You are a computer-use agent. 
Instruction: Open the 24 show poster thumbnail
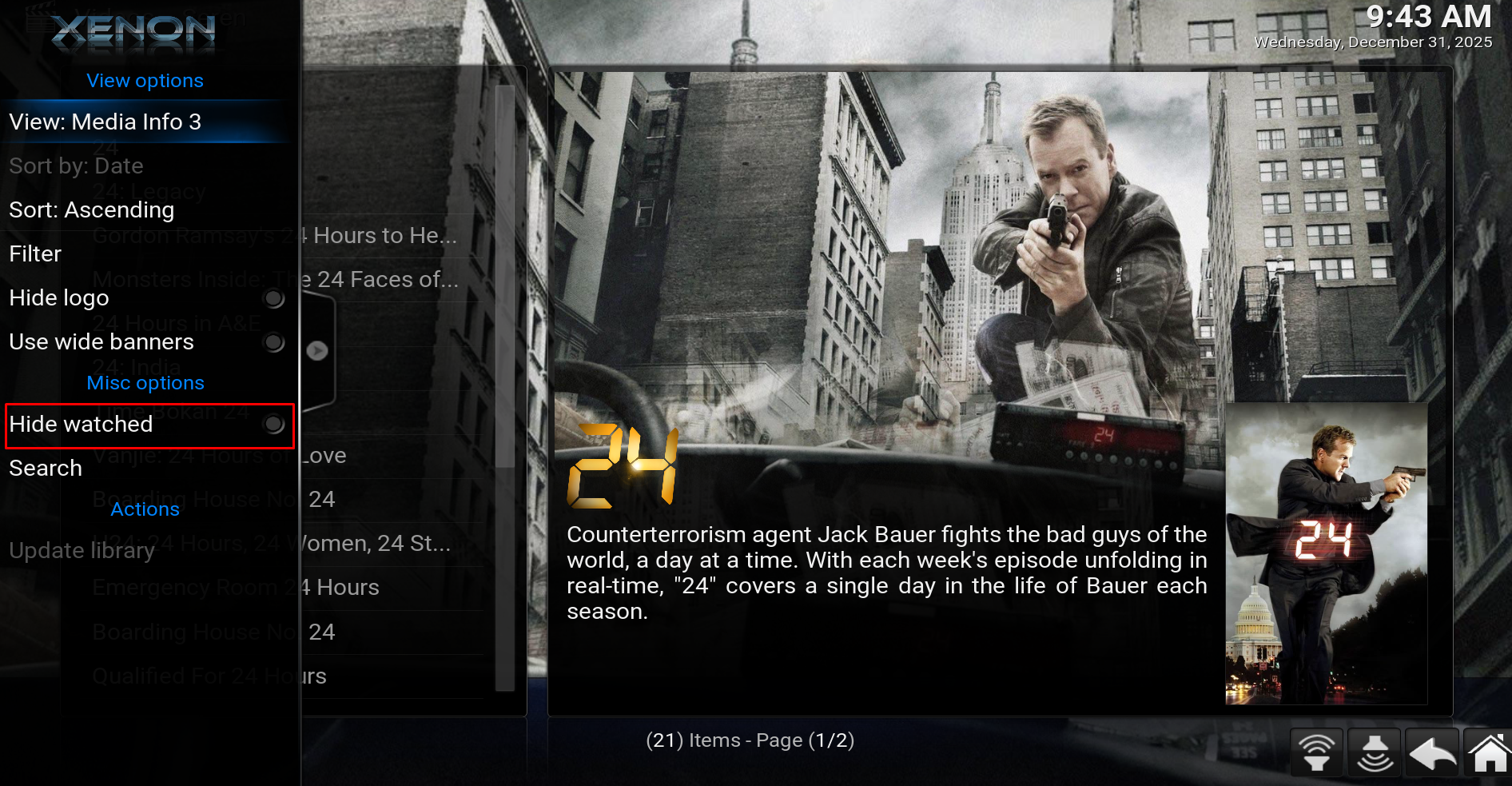click(1326, 553)
